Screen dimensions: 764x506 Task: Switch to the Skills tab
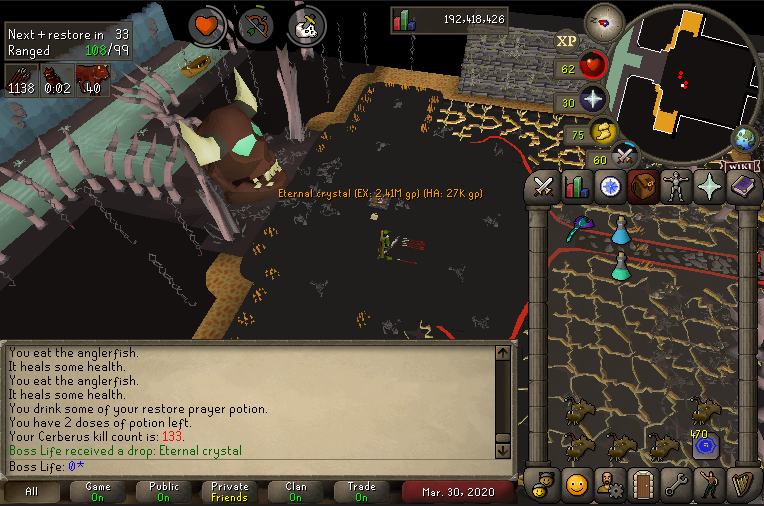(576, 186)
